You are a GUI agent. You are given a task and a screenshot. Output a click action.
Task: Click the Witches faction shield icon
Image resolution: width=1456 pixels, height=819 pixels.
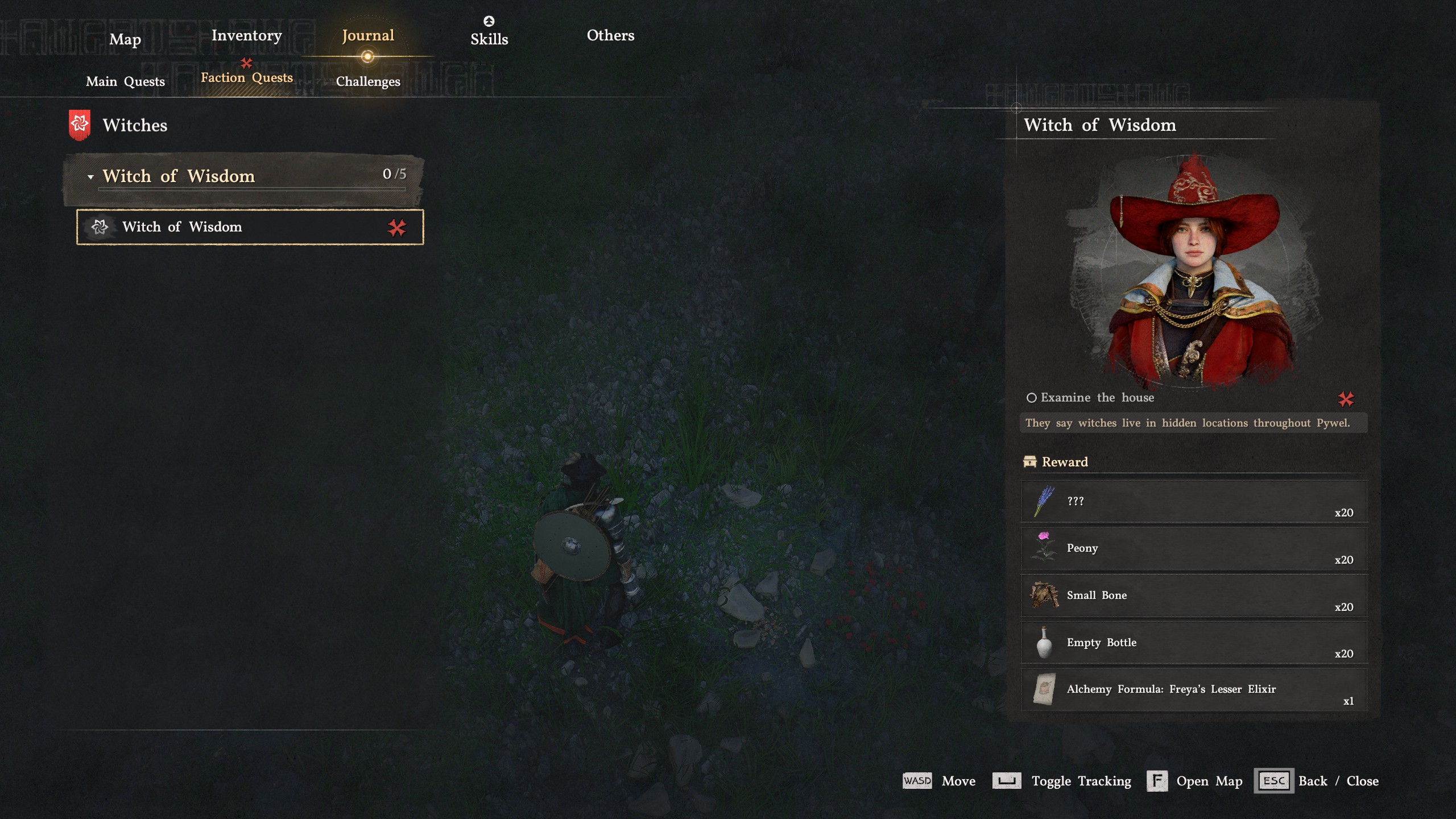coord(80,125)
